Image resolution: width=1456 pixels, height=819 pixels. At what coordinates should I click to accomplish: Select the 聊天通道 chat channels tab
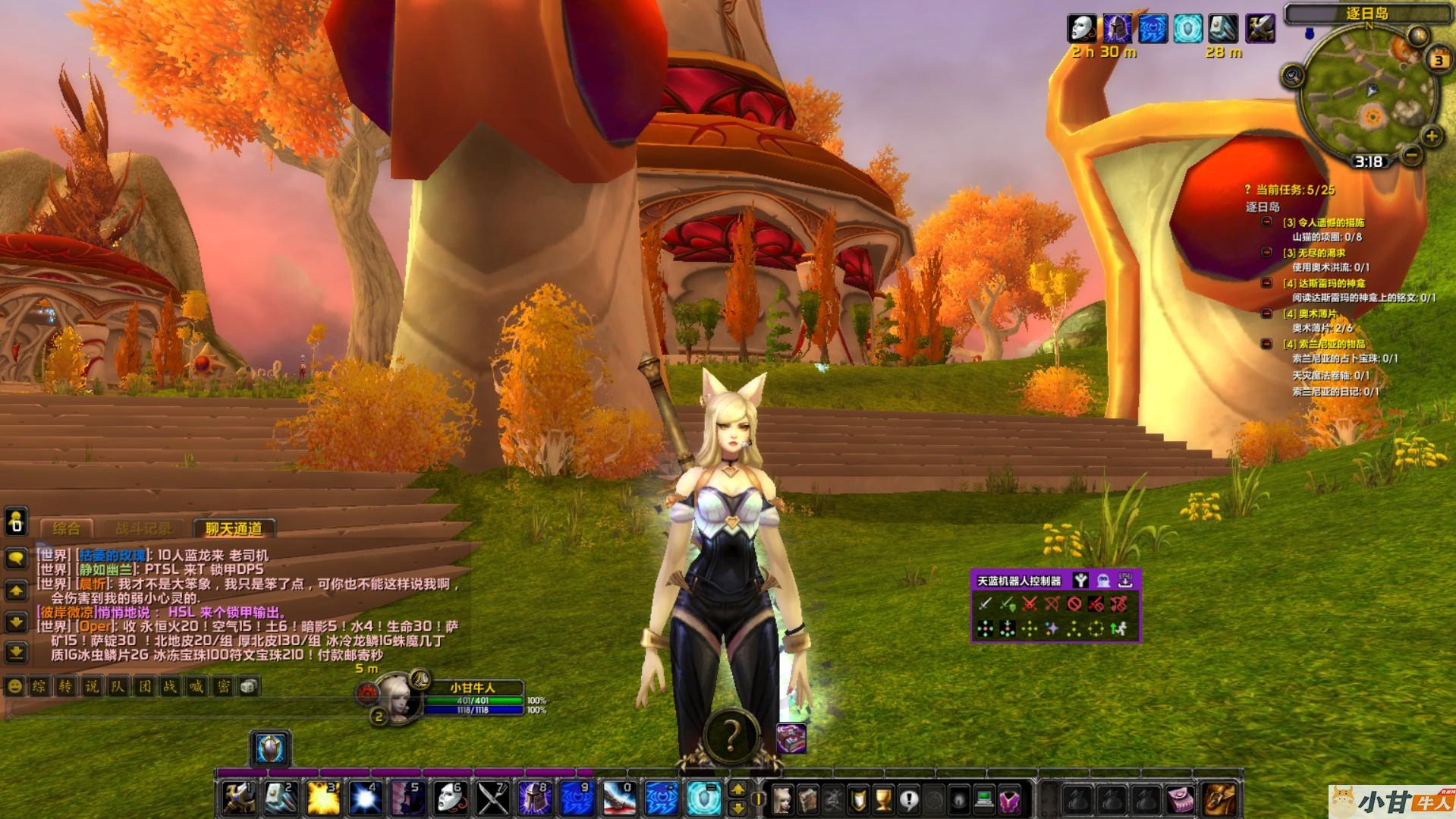click(233, 528)
